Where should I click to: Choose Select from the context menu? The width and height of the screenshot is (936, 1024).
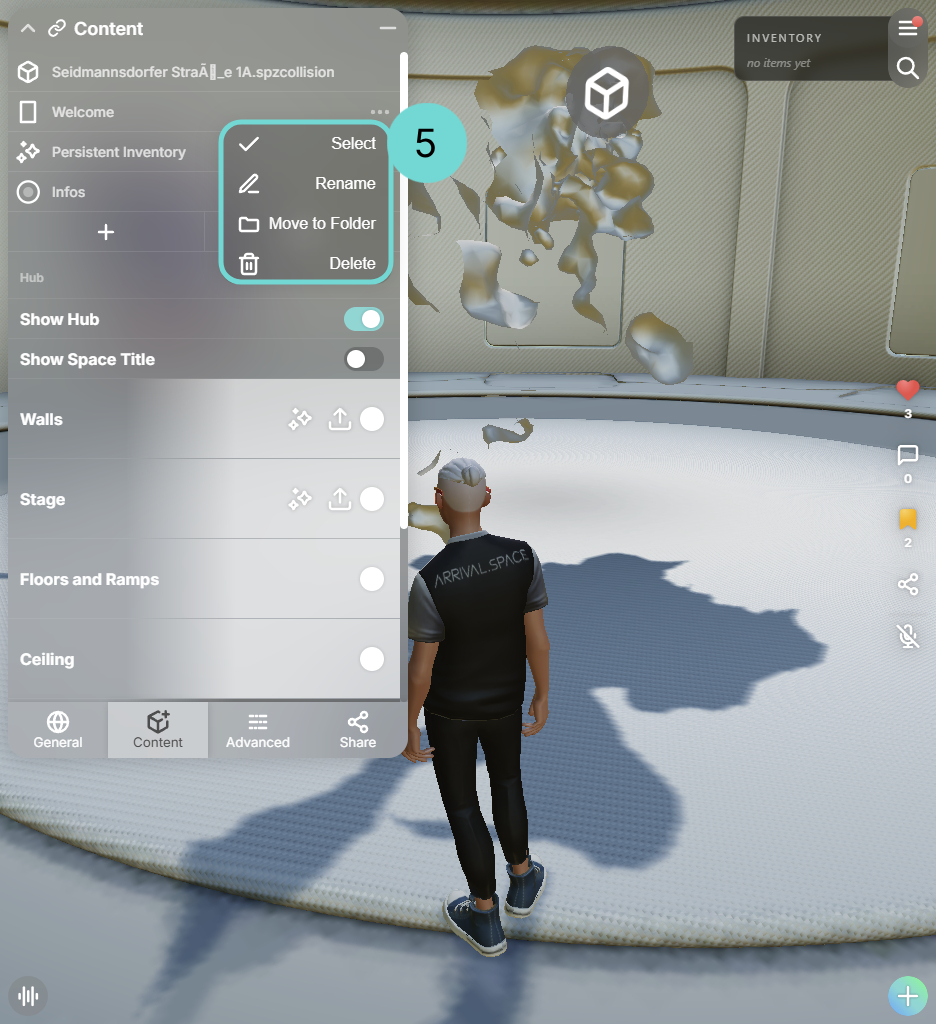(306, 144)
